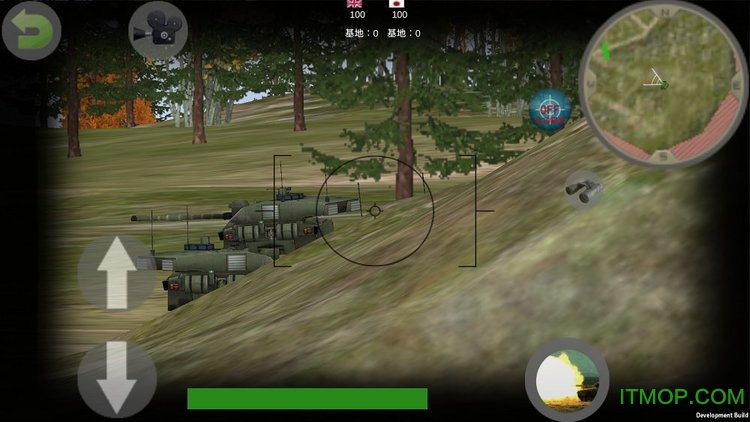
Task: Reverse with the down arrow button
Action: pyautogui.click(x=116, y=377)
